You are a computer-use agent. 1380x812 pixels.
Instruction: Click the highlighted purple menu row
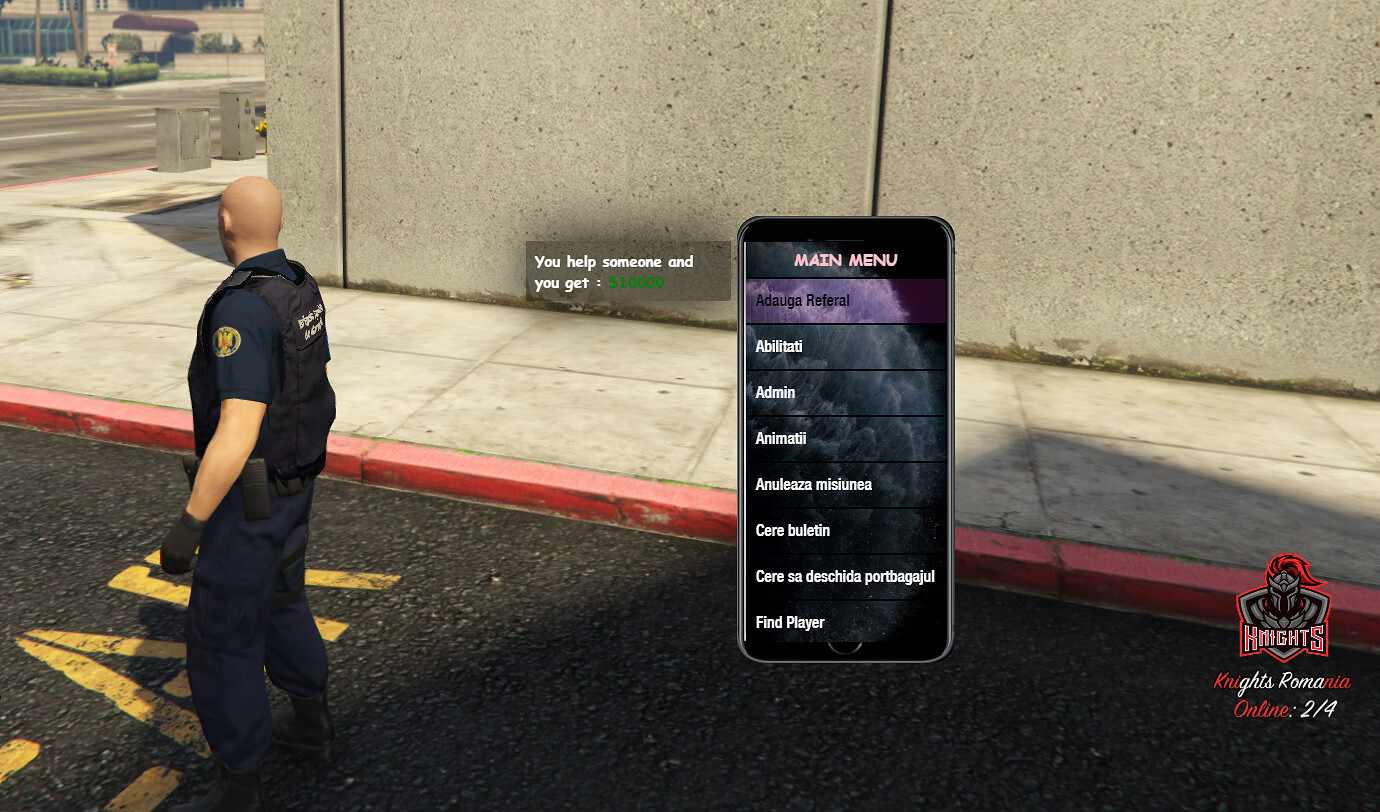(x=845, y=300)
